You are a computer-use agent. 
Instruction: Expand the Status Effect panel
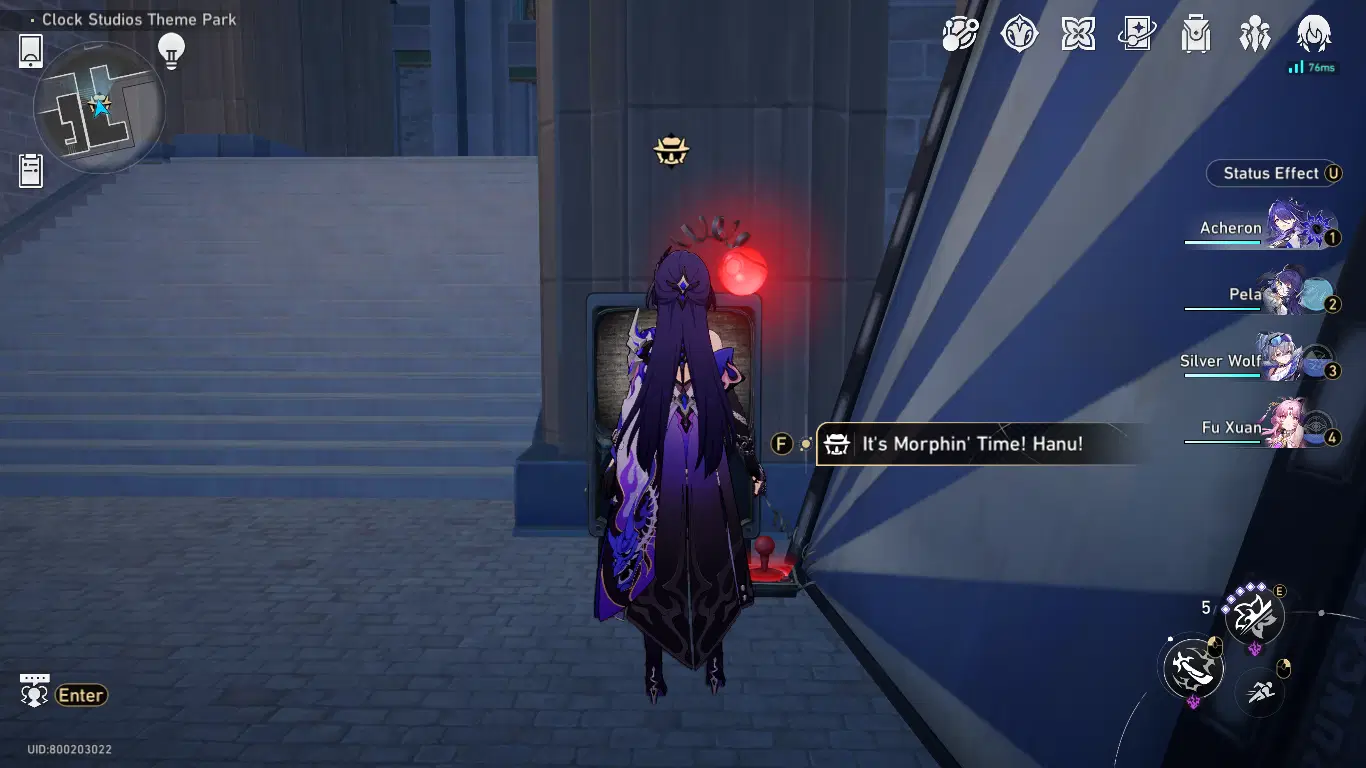coord(1273,173)
